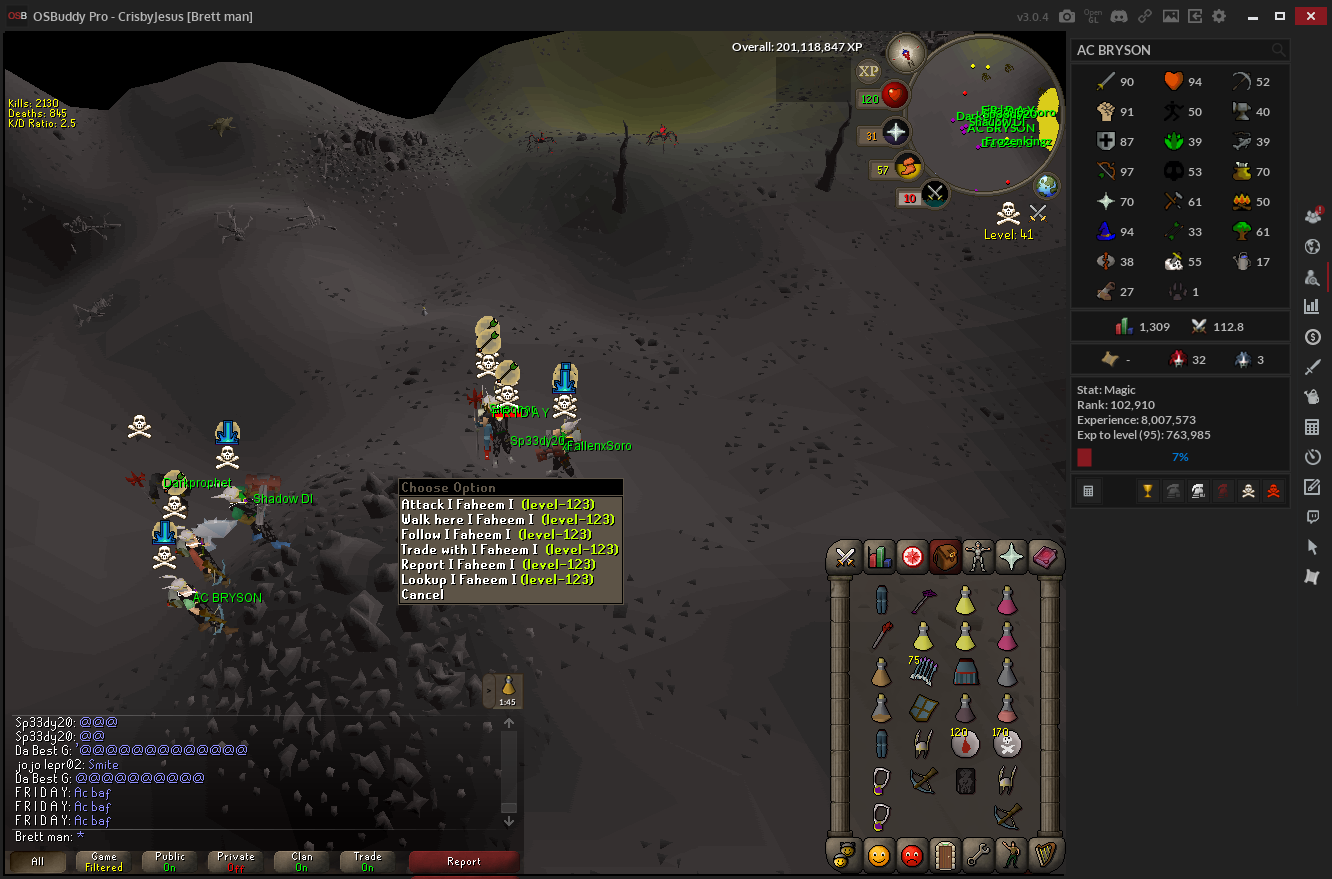
Task: Pick Trade with I Faheem I option
Action: pos(509,550)
